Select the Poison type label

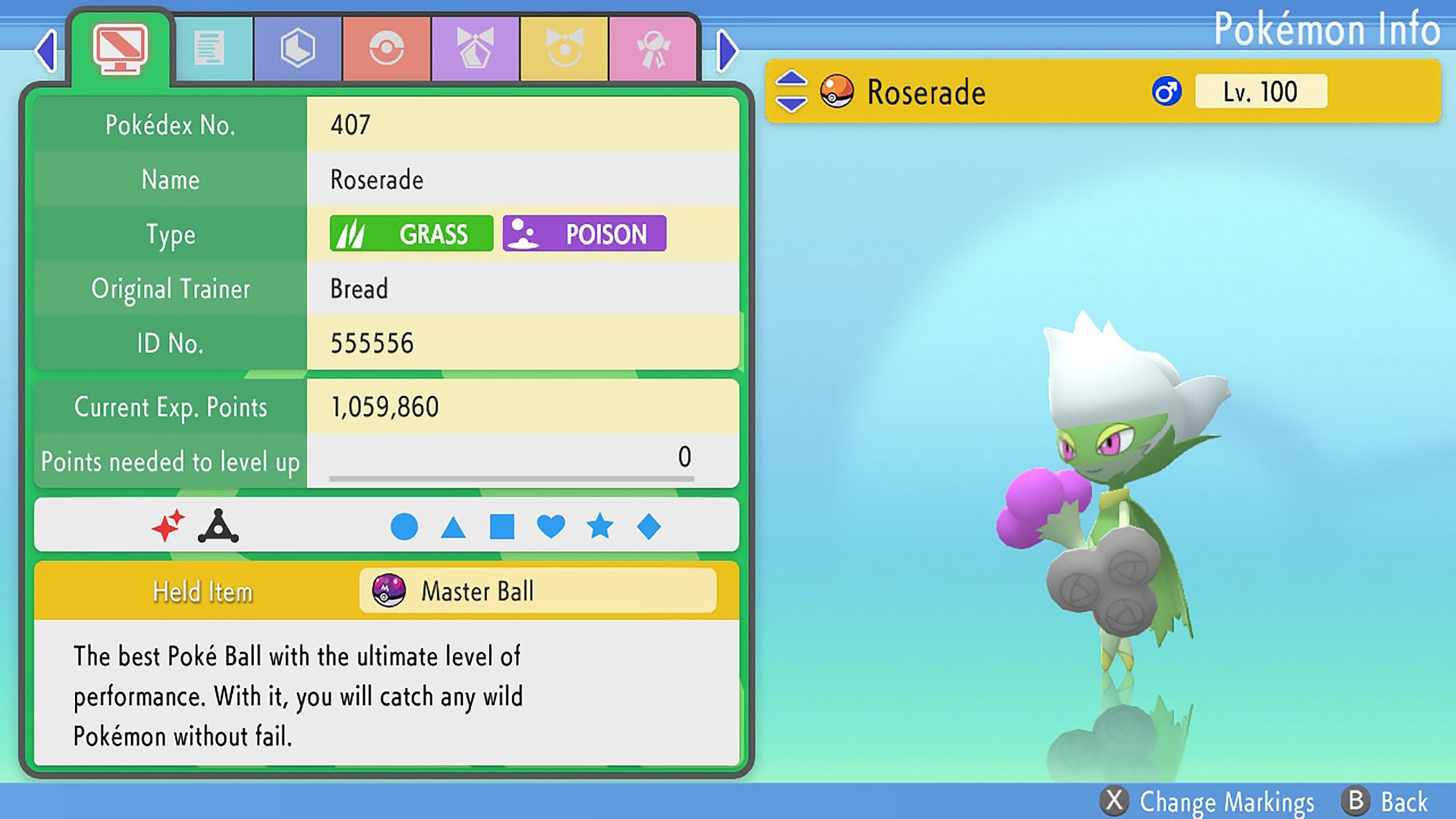[584, 234]
